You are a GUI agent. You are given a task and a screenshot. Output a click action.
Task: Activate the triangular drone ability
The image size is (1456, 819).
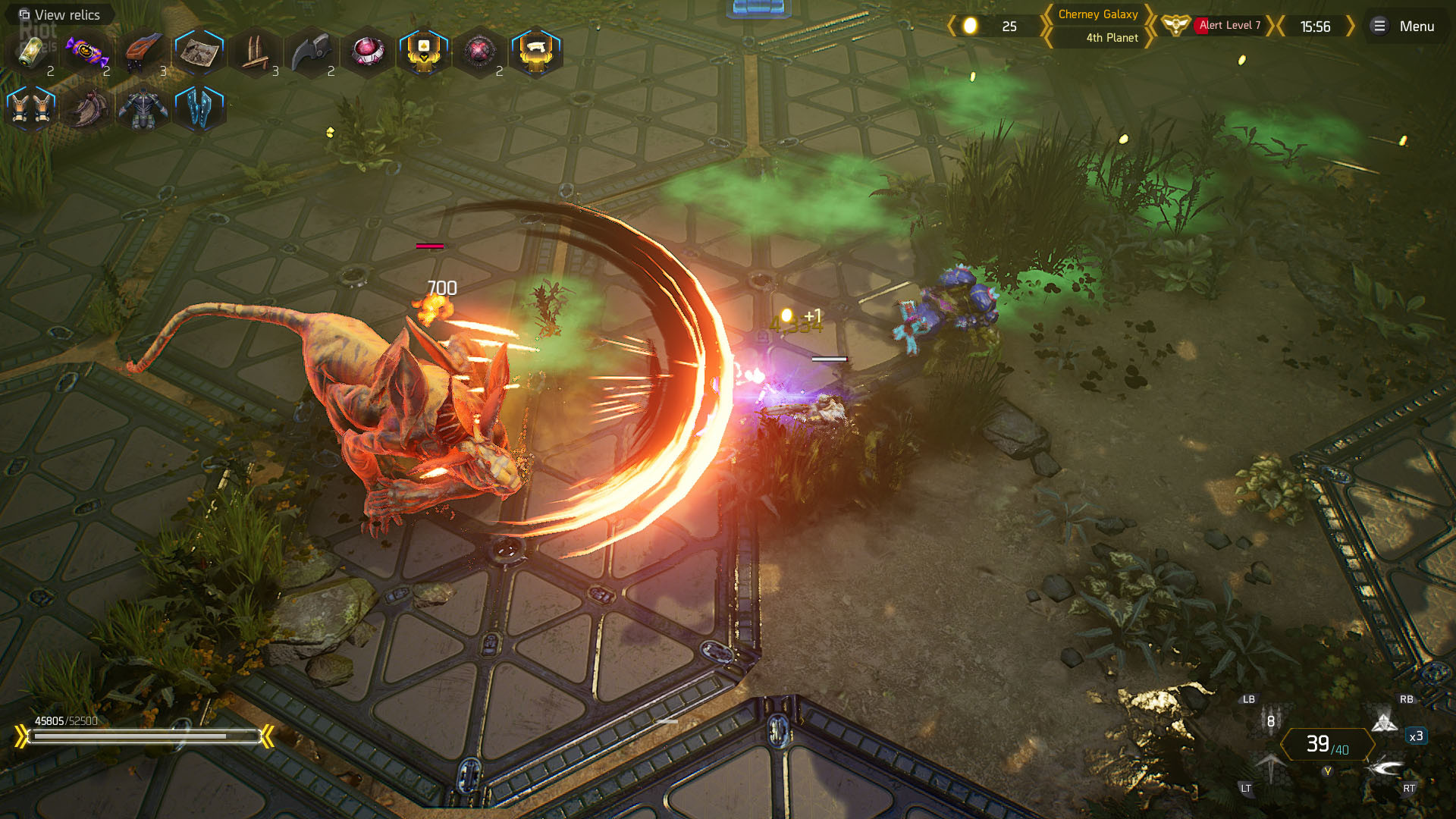click(x=1385, y=722)
